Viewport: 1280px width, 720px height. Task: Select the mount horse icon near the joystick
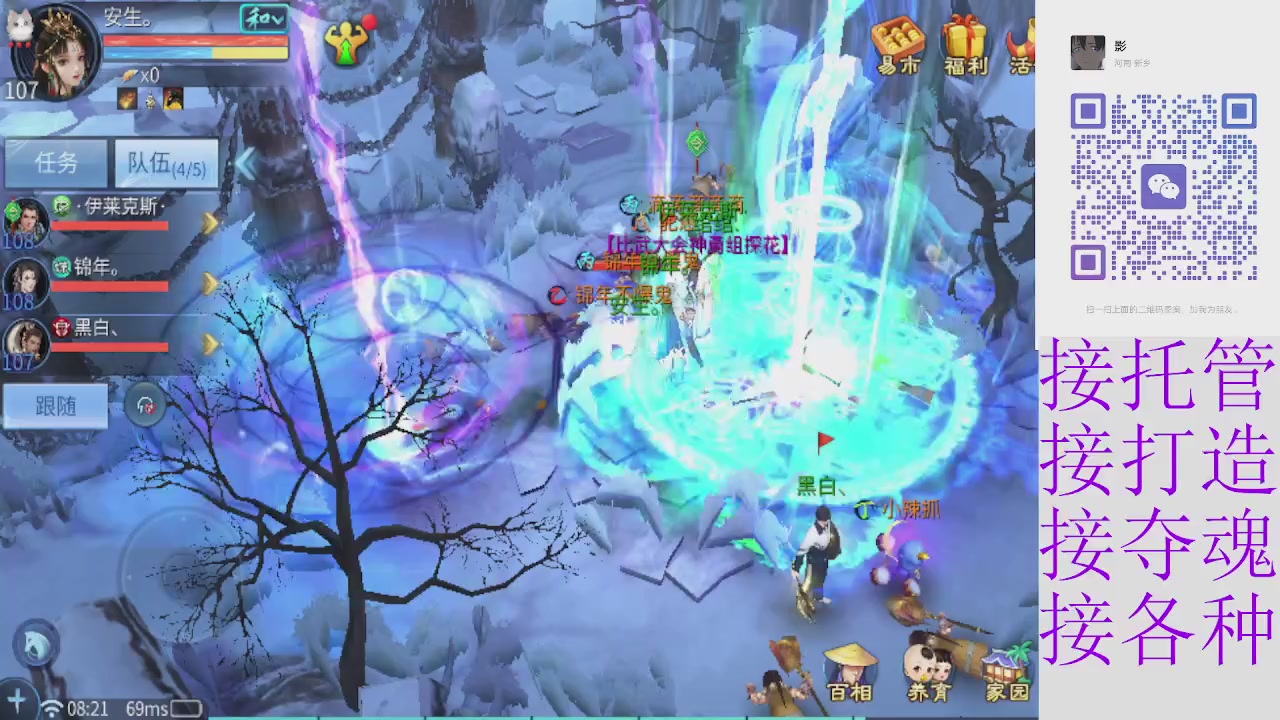click(35, 645)
